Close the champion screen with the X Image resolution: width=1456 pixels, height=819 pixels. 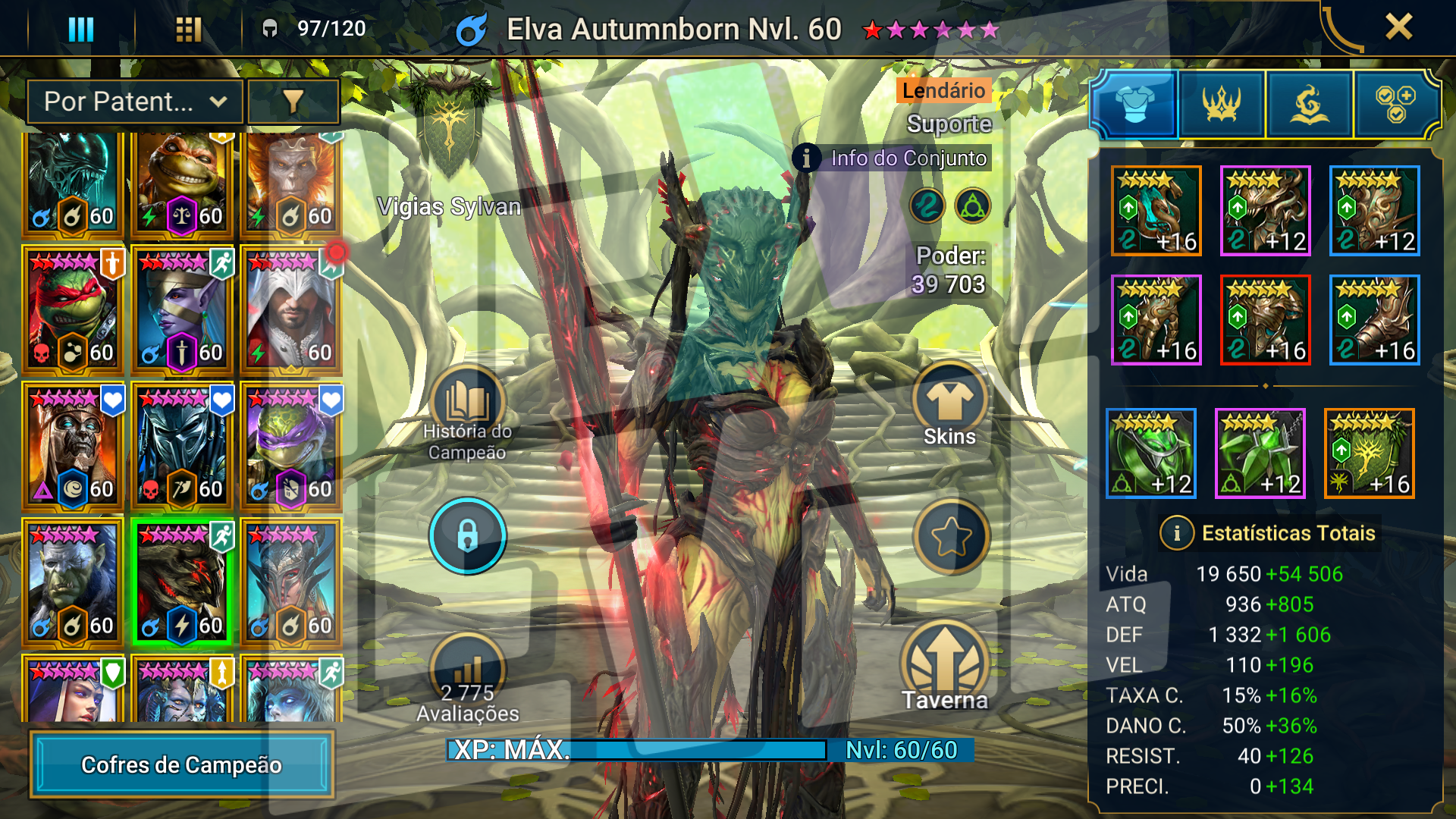point(1398,27)
